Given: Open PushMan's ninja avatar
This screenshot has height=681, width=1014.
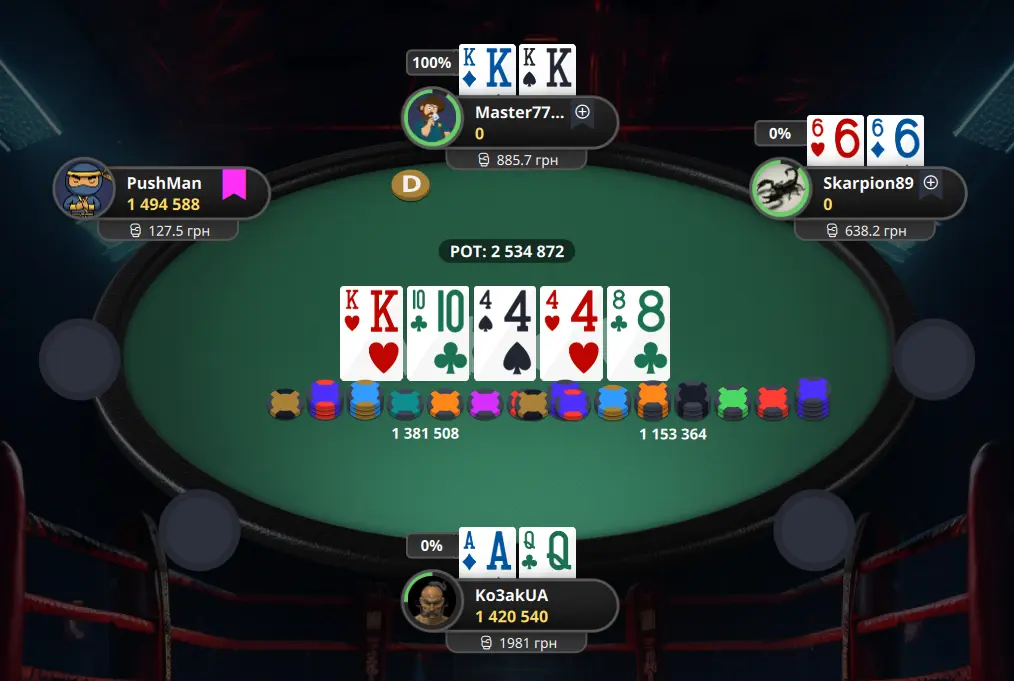Looking at the screenshot, I should (84, 189).
